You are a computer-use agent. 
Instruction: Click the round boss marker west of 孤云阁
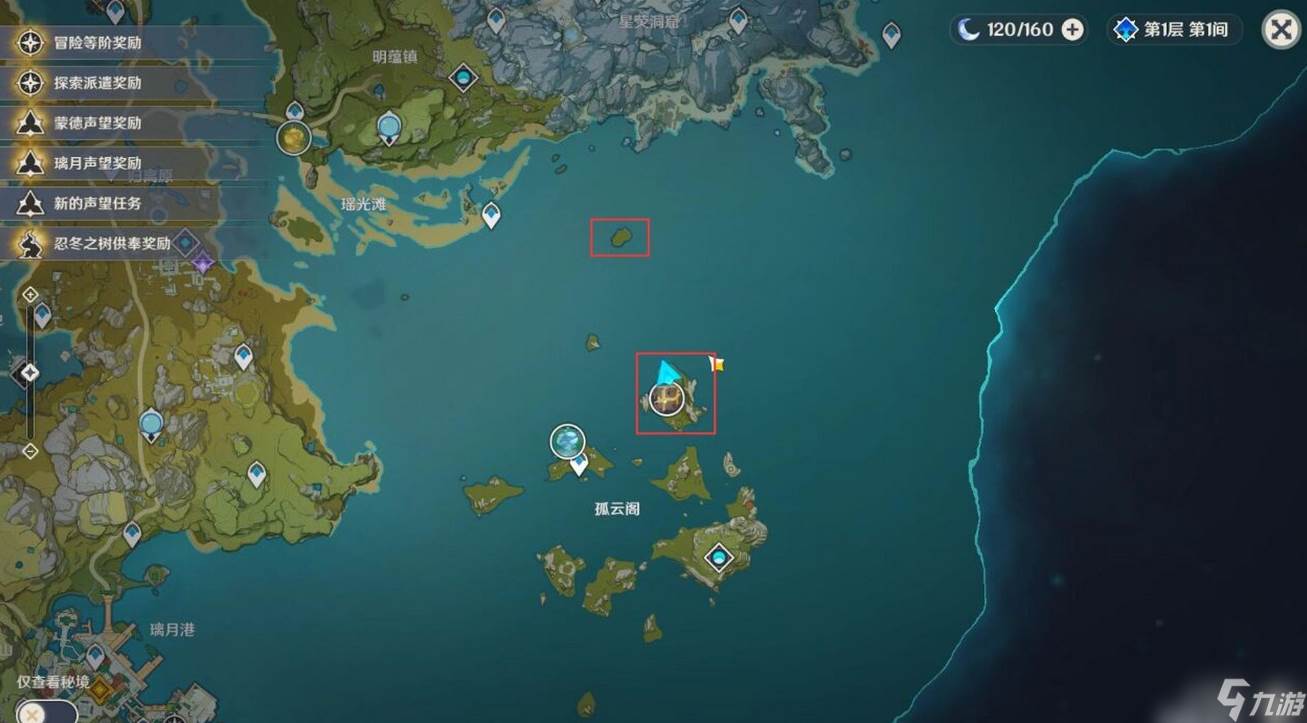tap(567, 441)
